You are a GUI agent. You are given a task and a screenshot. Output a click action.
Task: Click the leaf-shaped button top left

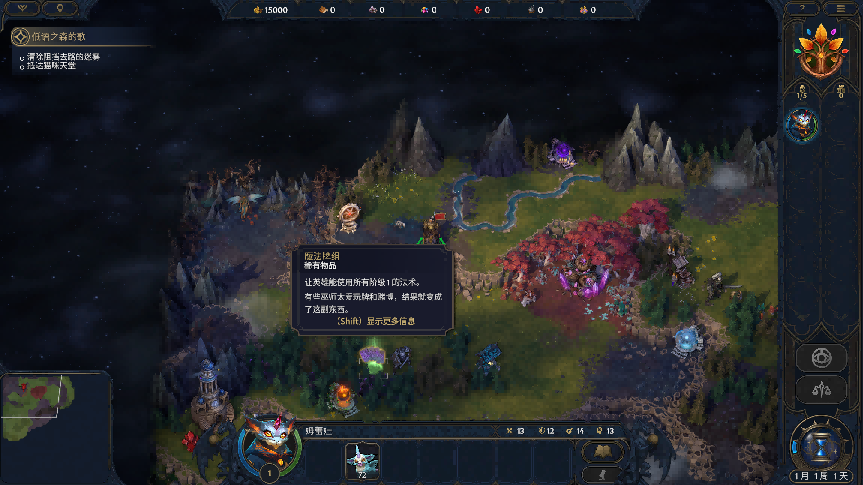pos(22,8)
